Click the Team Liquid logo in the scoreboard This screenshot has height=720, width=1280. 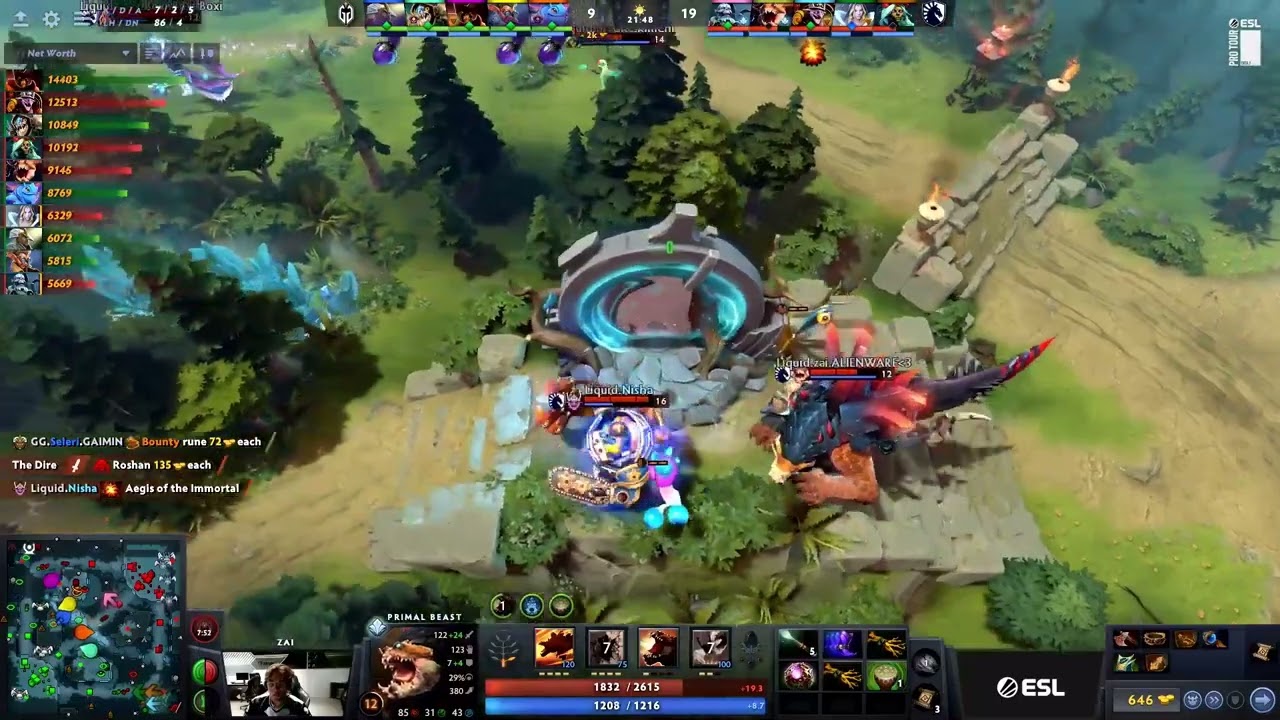coord(934,14)
